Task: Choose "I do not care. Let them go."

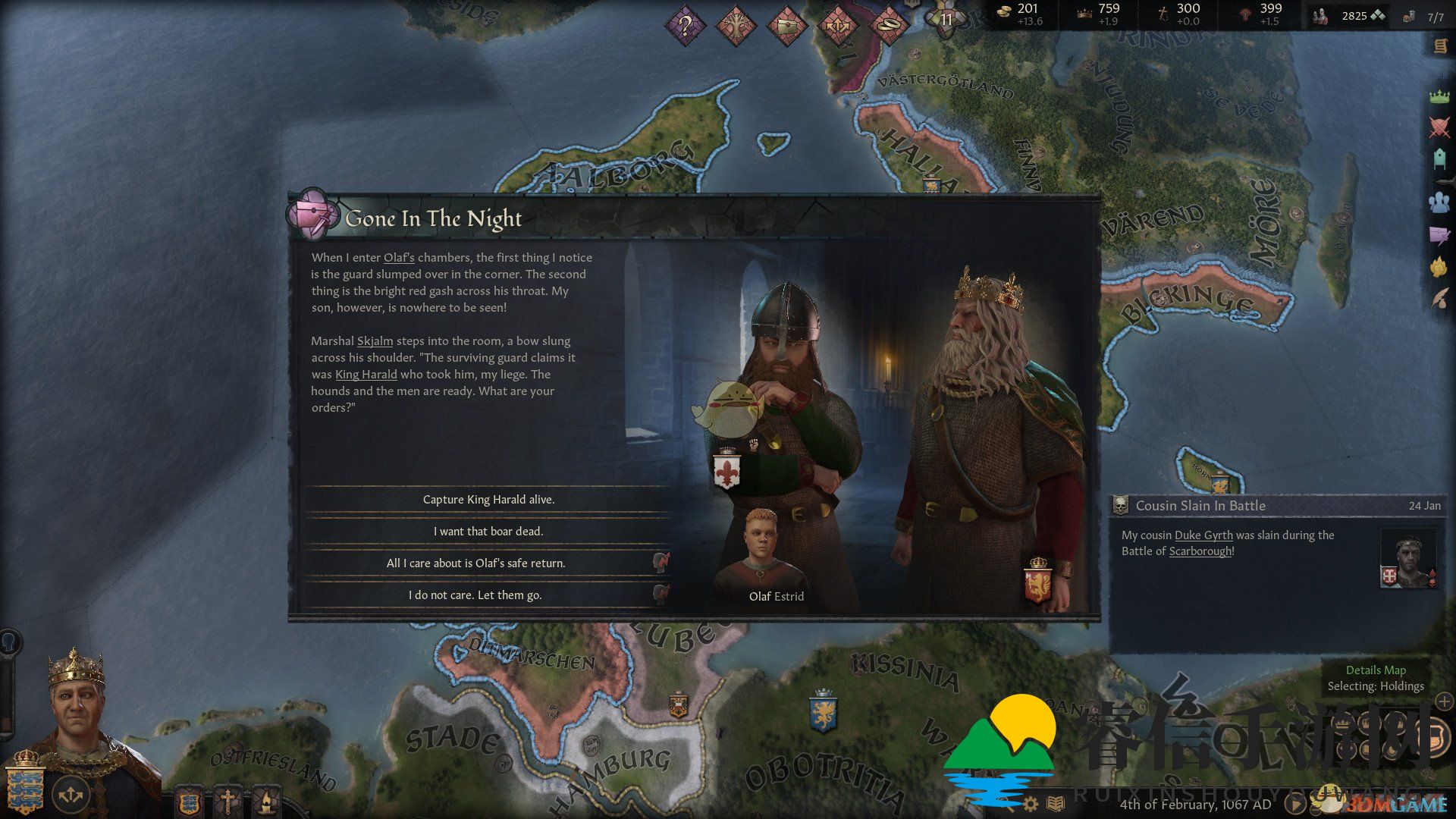Action: click(475, 595)
